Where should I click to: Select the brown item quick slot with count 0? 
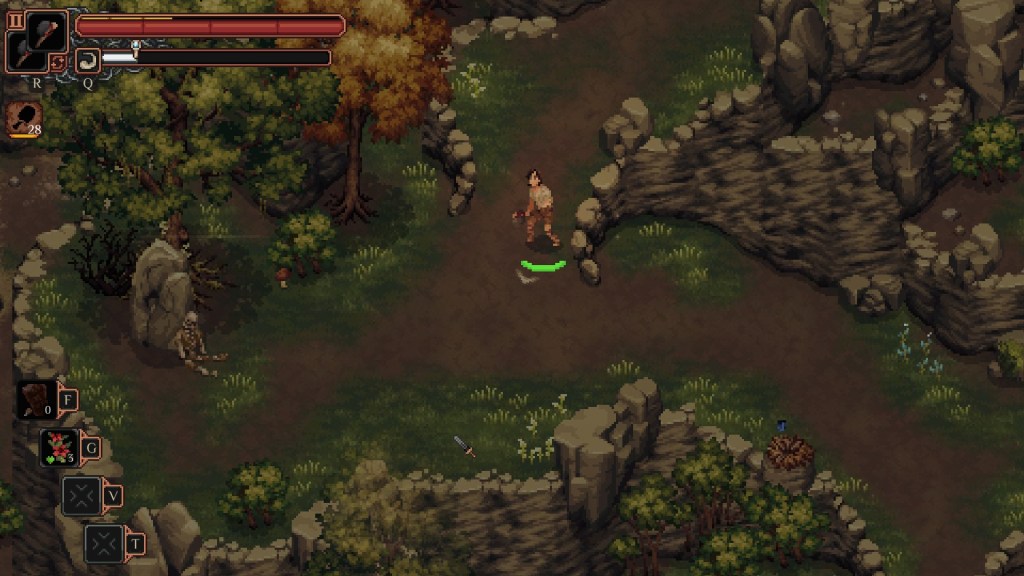tap(36, 400)
